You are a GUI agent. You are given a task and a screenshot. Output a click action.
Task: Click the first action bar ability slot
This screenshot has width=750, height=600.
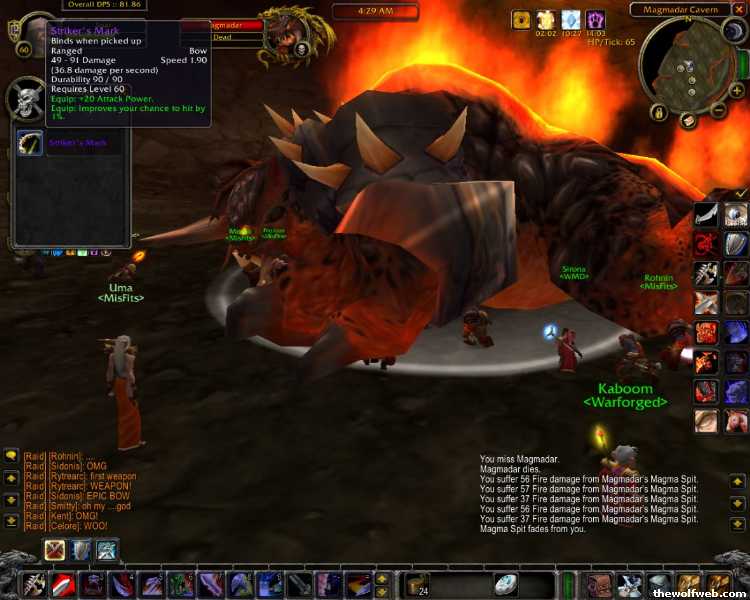pos(37,584)
